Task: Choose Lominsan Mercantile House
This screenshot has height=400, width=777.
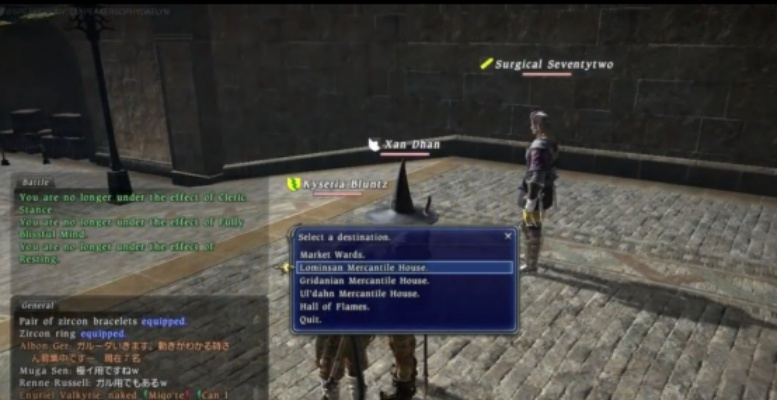Action: pos(363,268)
